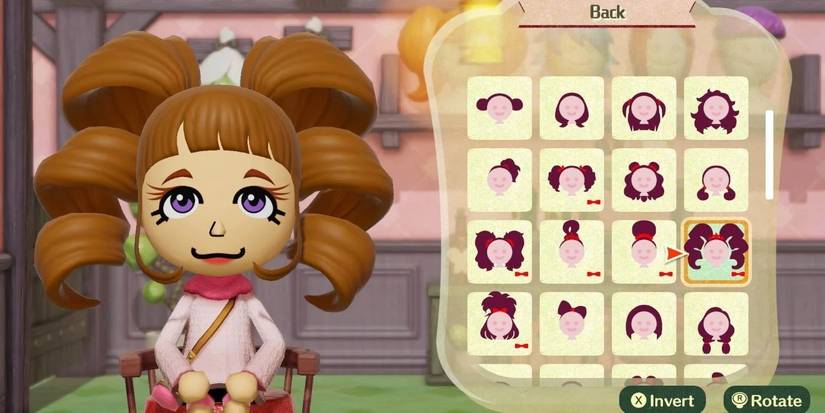
Task: Select the side ponytail bun hairstyle
Action: [500, 180]
